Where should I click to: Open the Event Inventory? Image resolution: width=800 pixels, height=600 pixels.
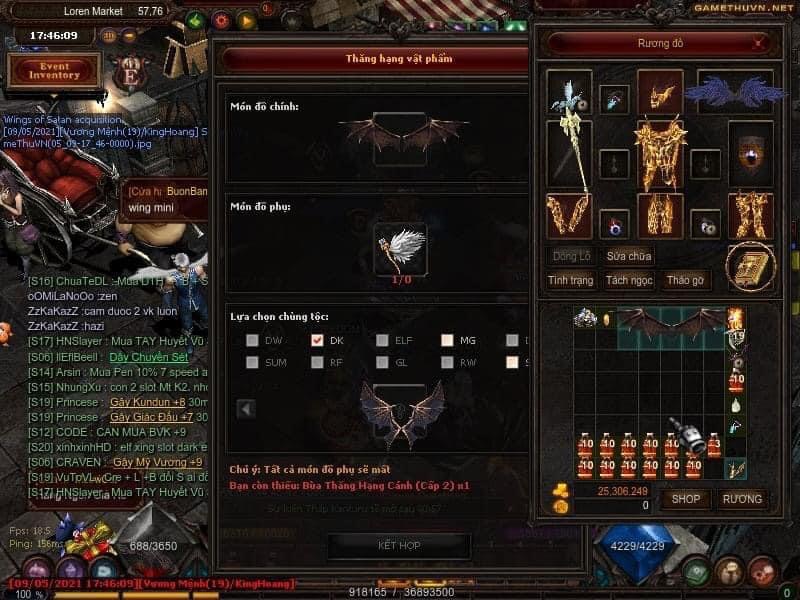(x=54, y=70)
